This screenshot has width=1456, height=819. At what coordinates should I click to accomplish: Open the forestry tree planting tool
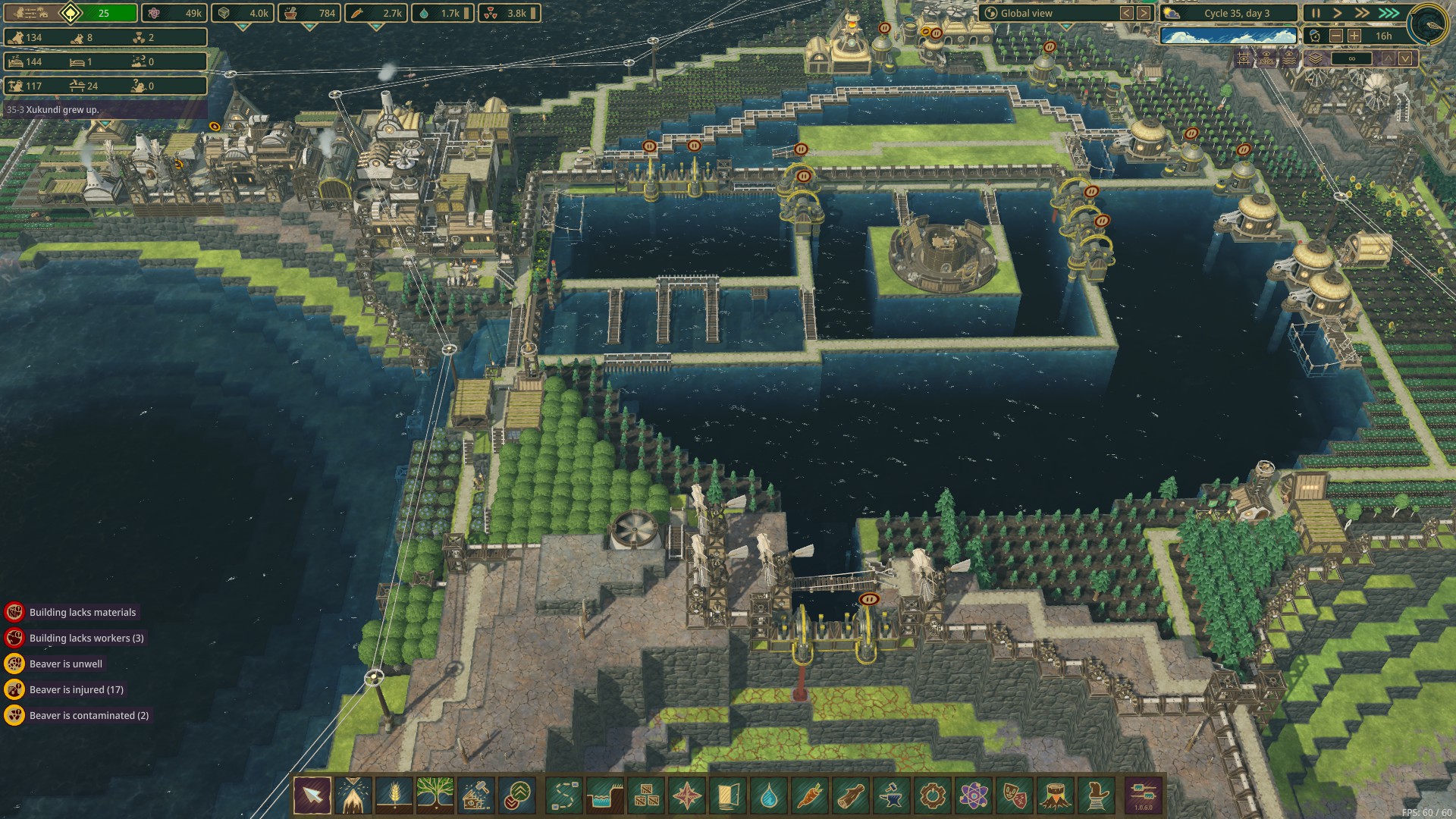[435, 796]
